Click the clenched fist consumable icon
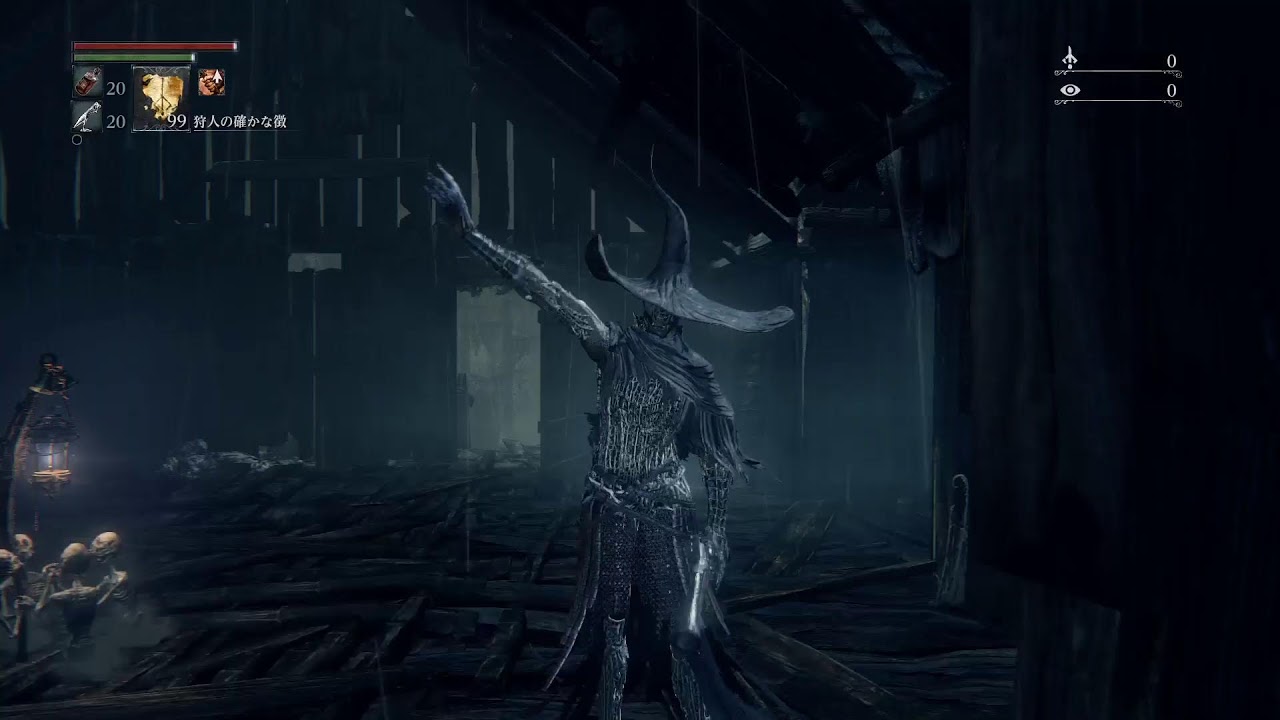Viewport: 1280px width, 720px height. click(x=211, y=82)
